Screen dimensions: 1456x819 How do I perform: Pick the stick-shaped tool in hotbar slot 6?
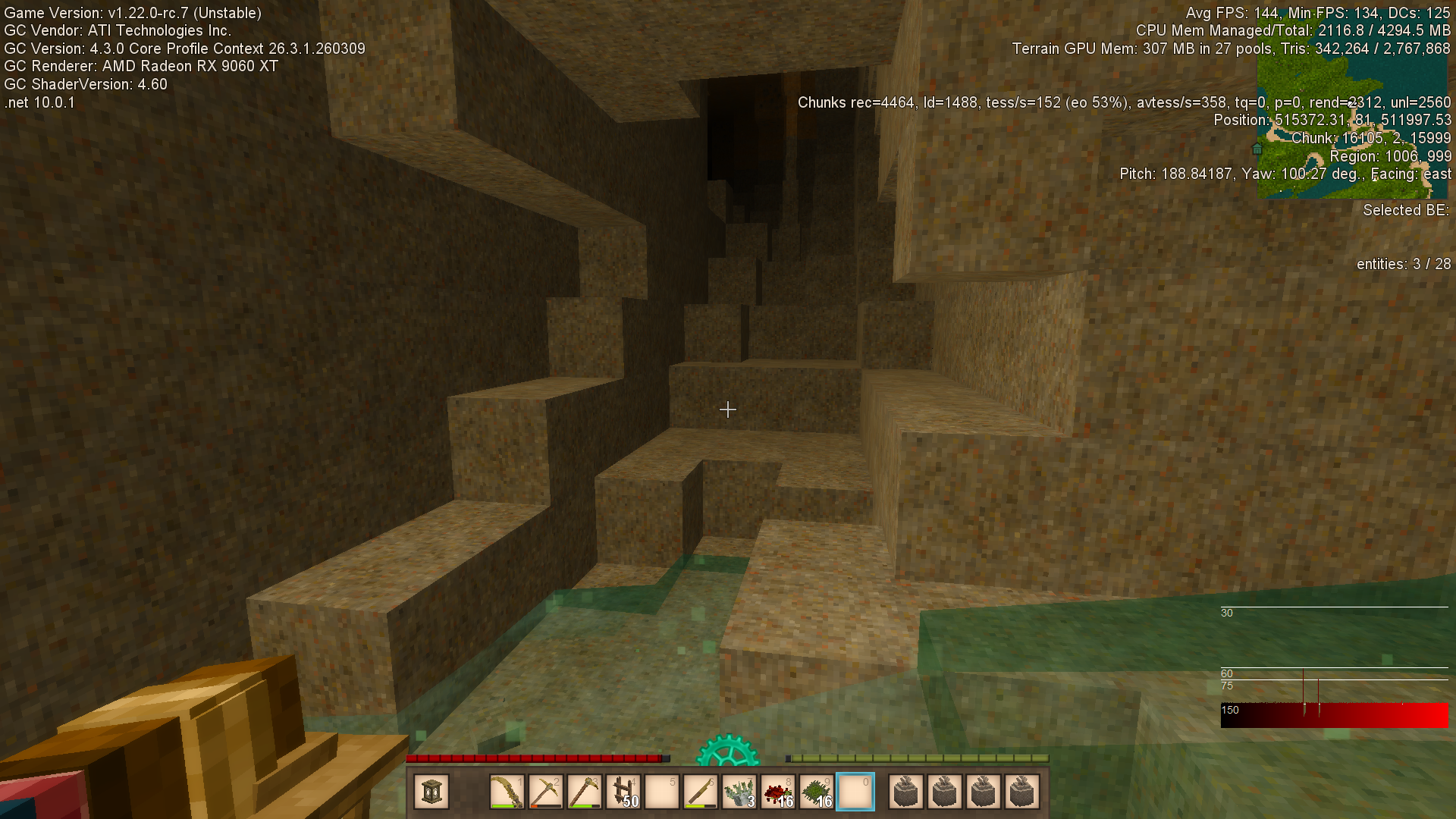pyautogui.click(x=701, y=792)
